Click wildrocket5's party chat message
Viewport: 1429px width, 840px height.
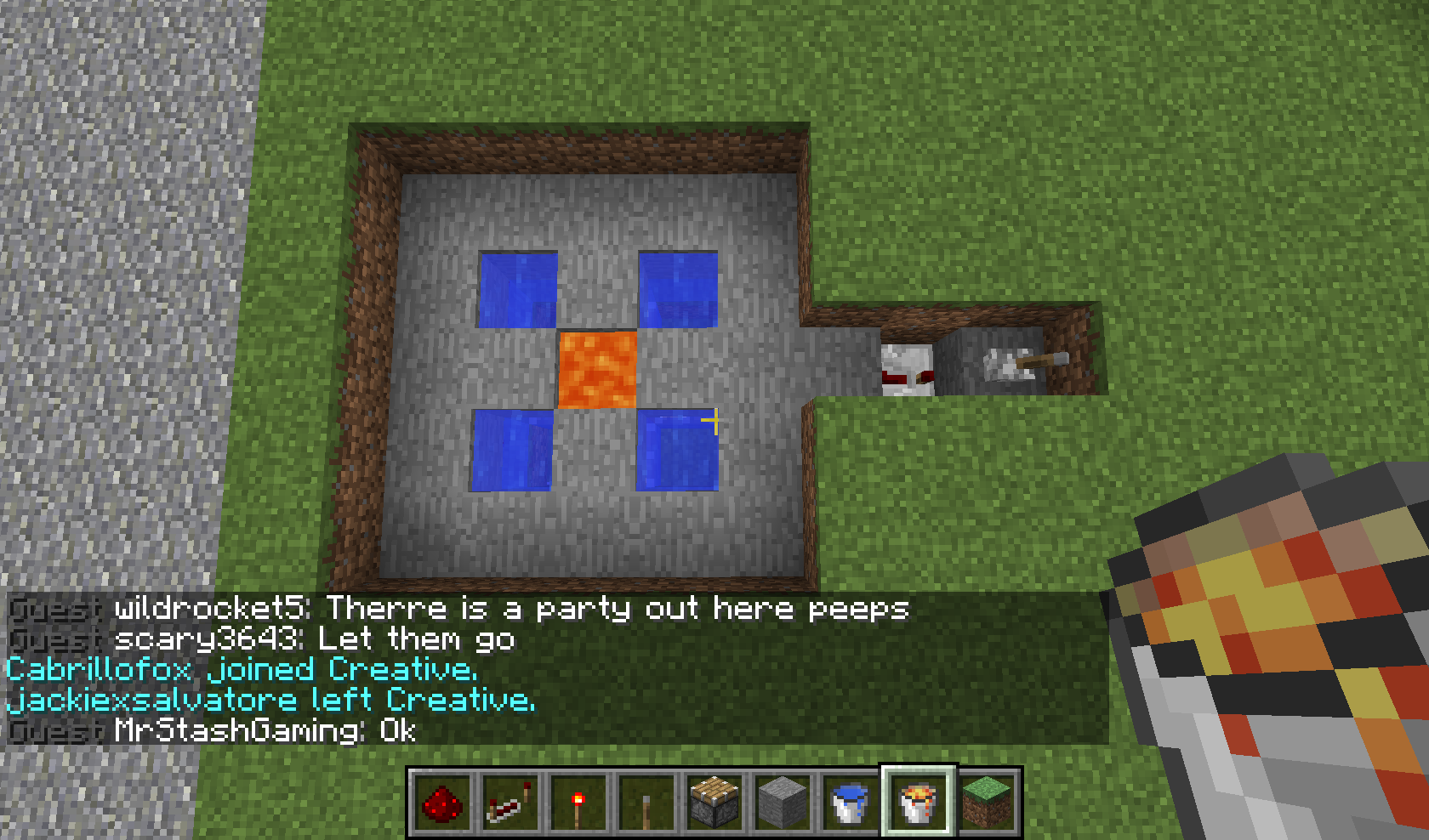[x=510, y=609]
